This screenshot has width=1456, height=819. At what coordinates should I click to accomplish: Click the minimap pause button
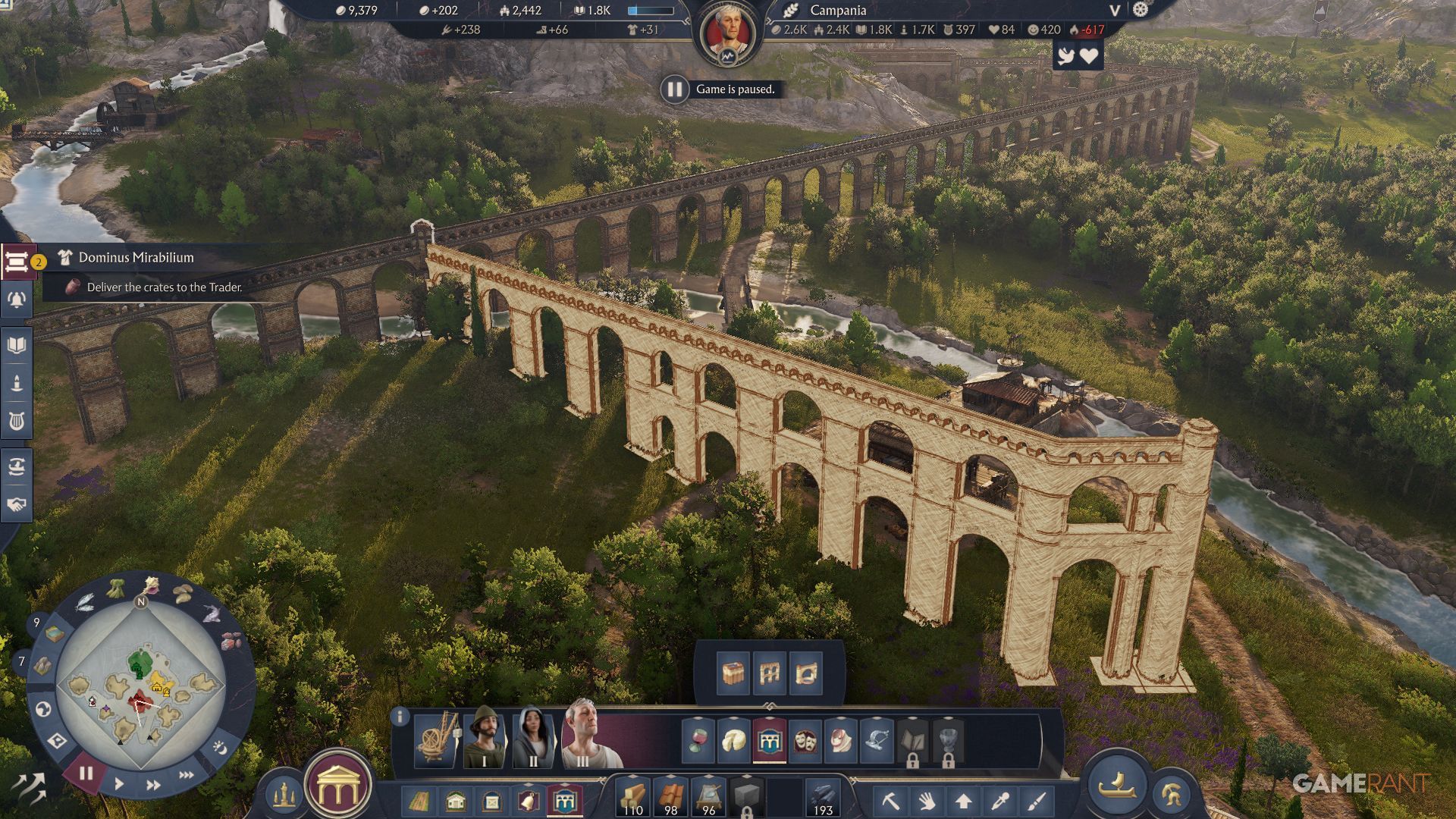coord(86,773)
